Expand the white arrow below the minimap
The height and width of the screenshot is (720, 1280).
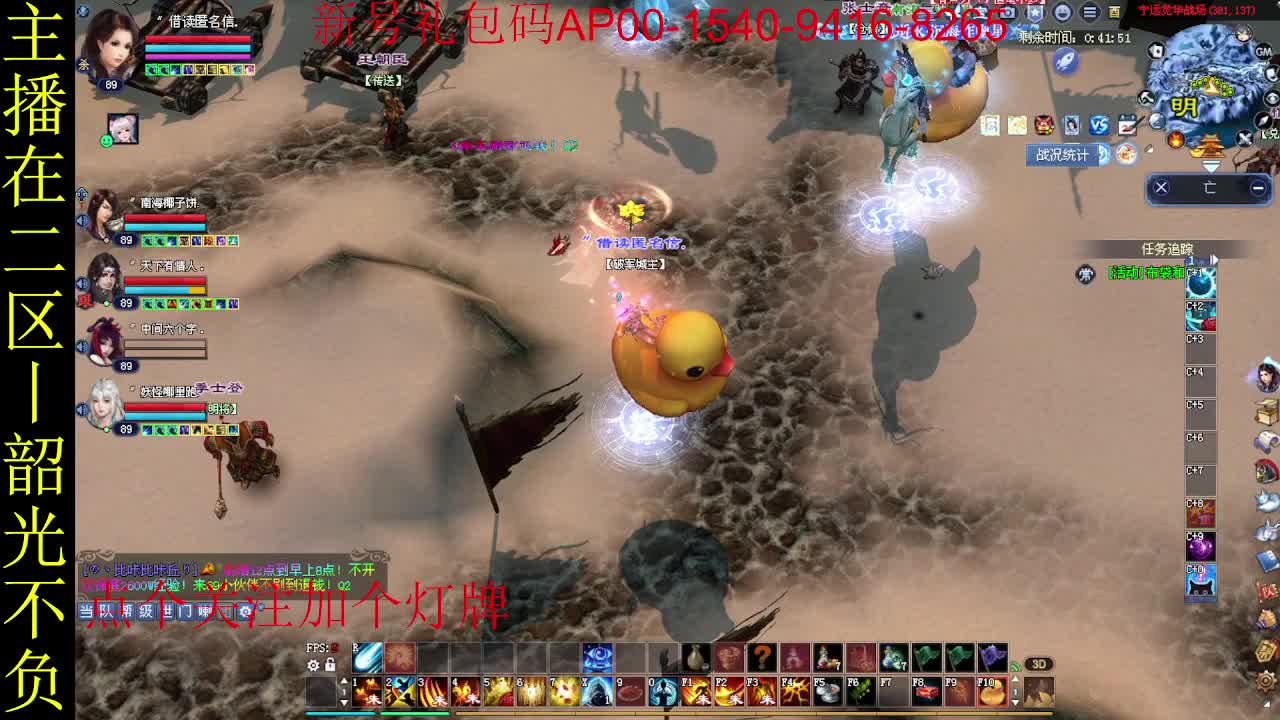1212,166
